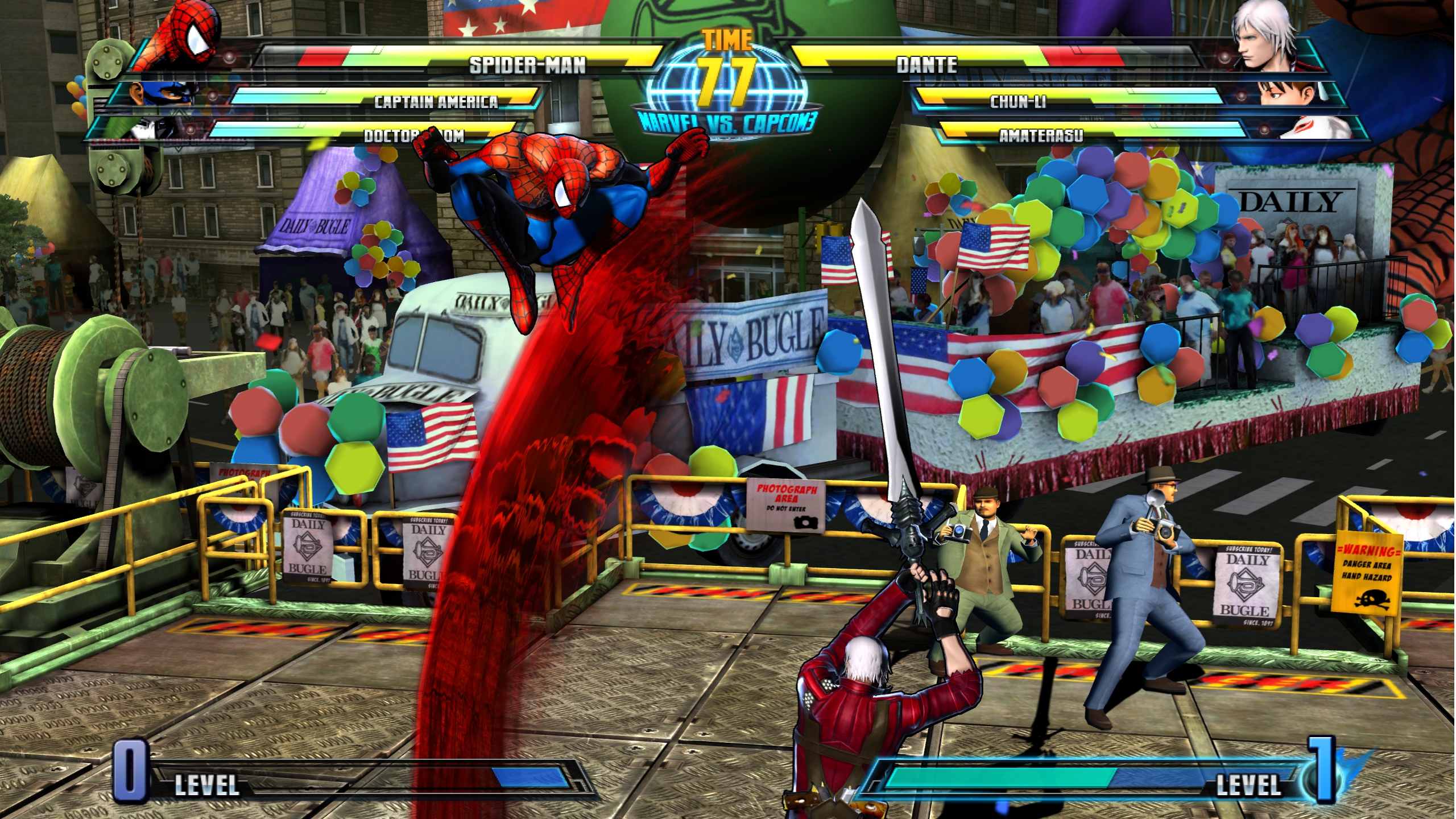Viewport: 1456px width, 819px height.
Task: Expand the CAPTAIN AMERICA assist bar
Action: (438, 104)
